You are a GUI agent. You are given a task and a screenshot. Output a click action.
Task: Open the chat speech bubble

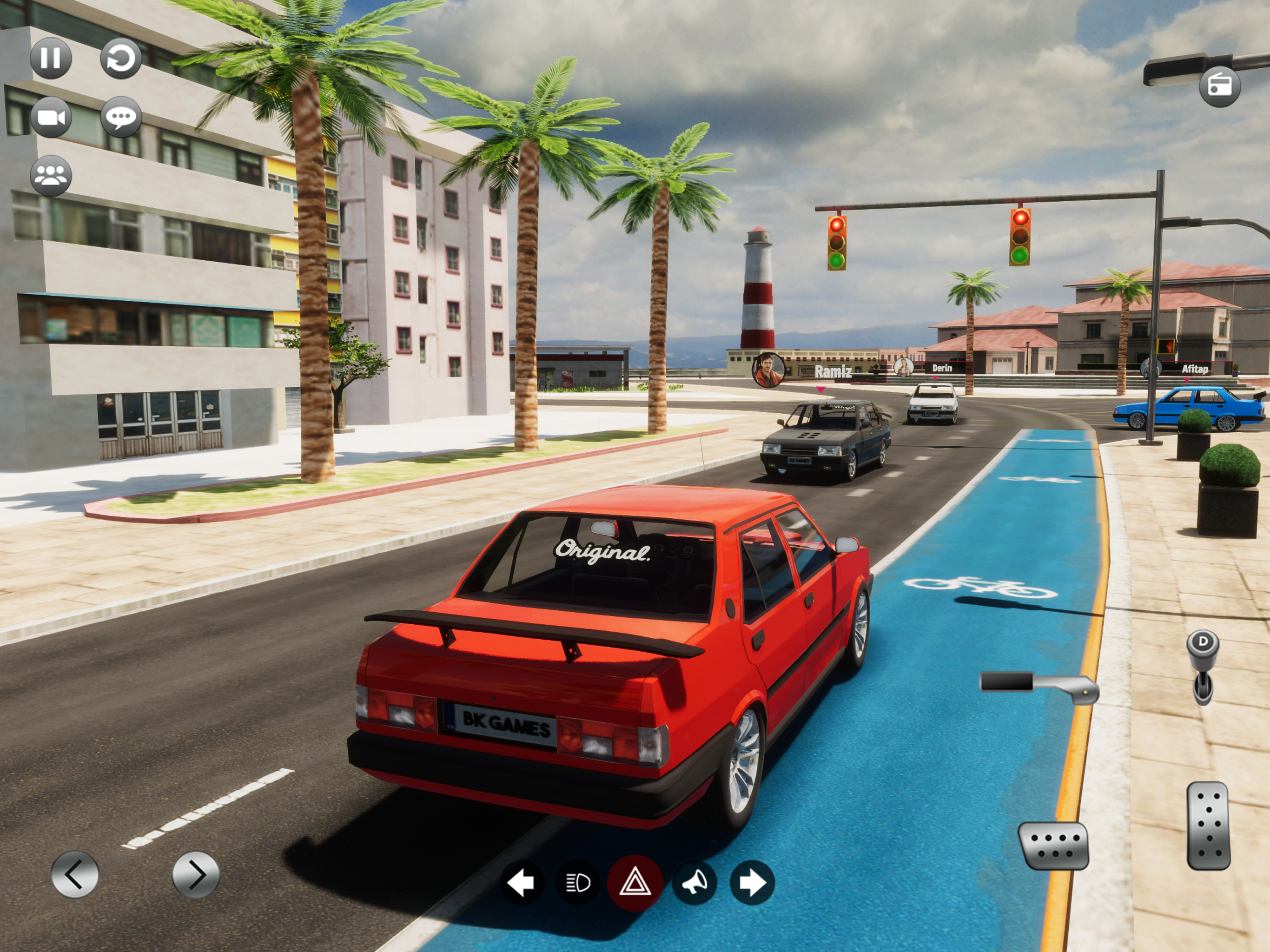coord(120,118)
